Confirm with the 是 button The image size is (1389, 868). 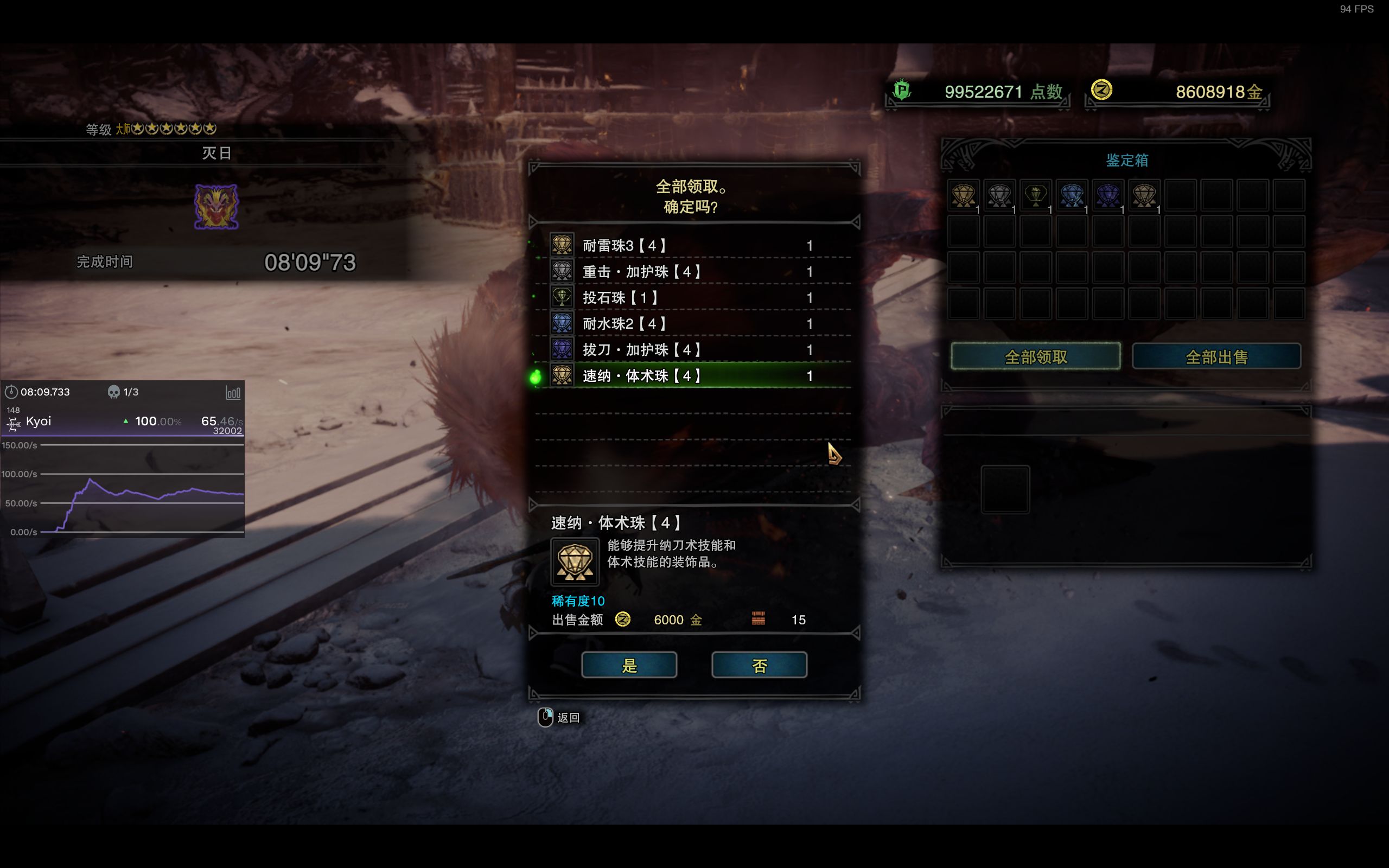pos(629,665)
